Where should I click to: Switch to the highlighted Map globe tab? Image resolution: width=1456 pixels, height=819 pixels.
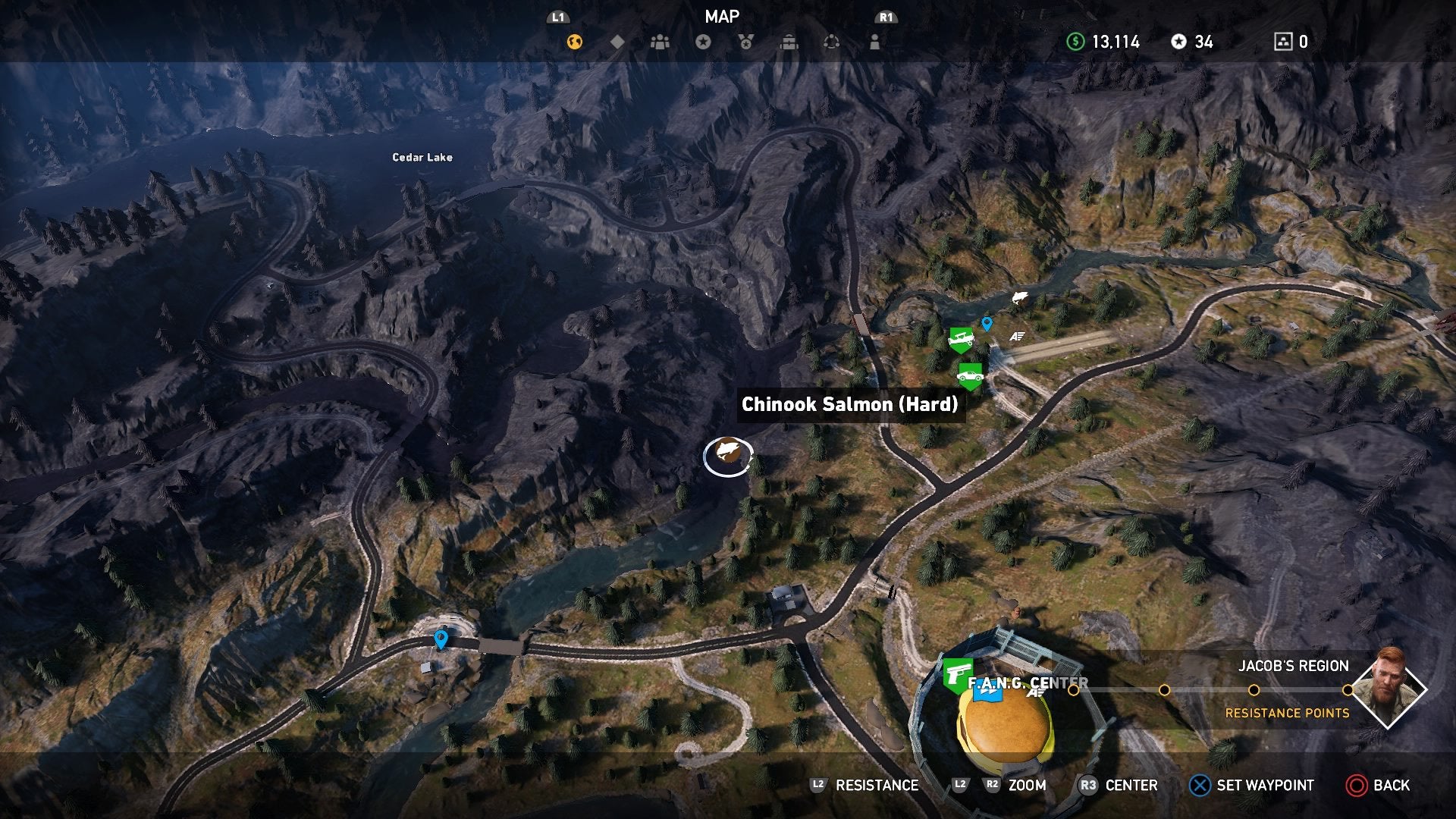[x=574, y=43]
